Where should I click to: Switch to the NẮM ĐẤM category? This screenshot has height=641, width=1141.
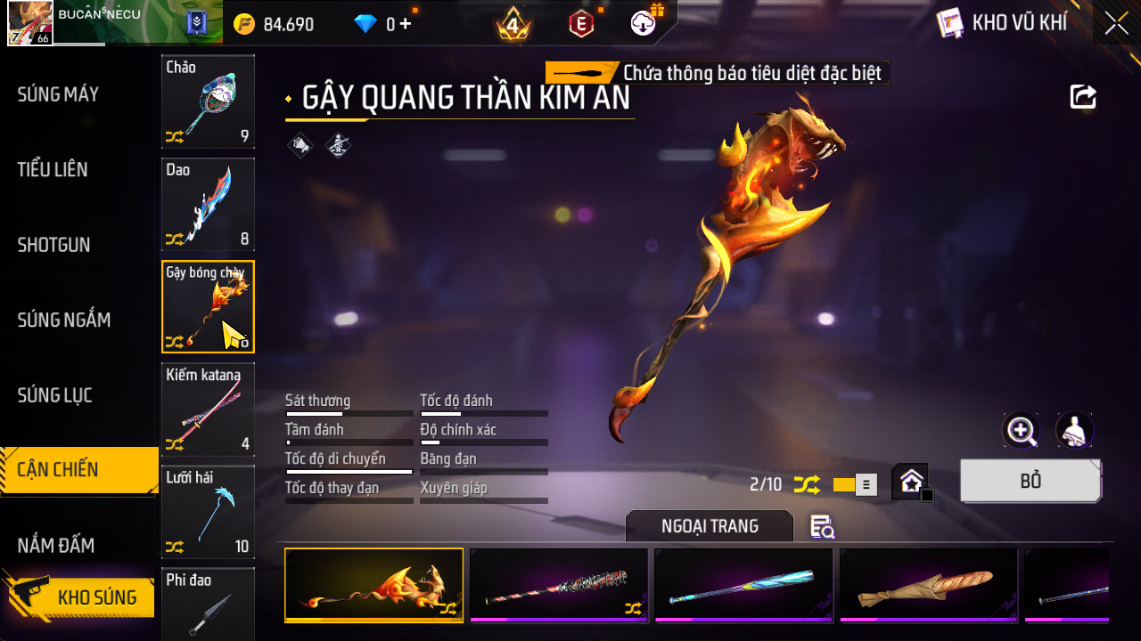click(x=56, y=545)
